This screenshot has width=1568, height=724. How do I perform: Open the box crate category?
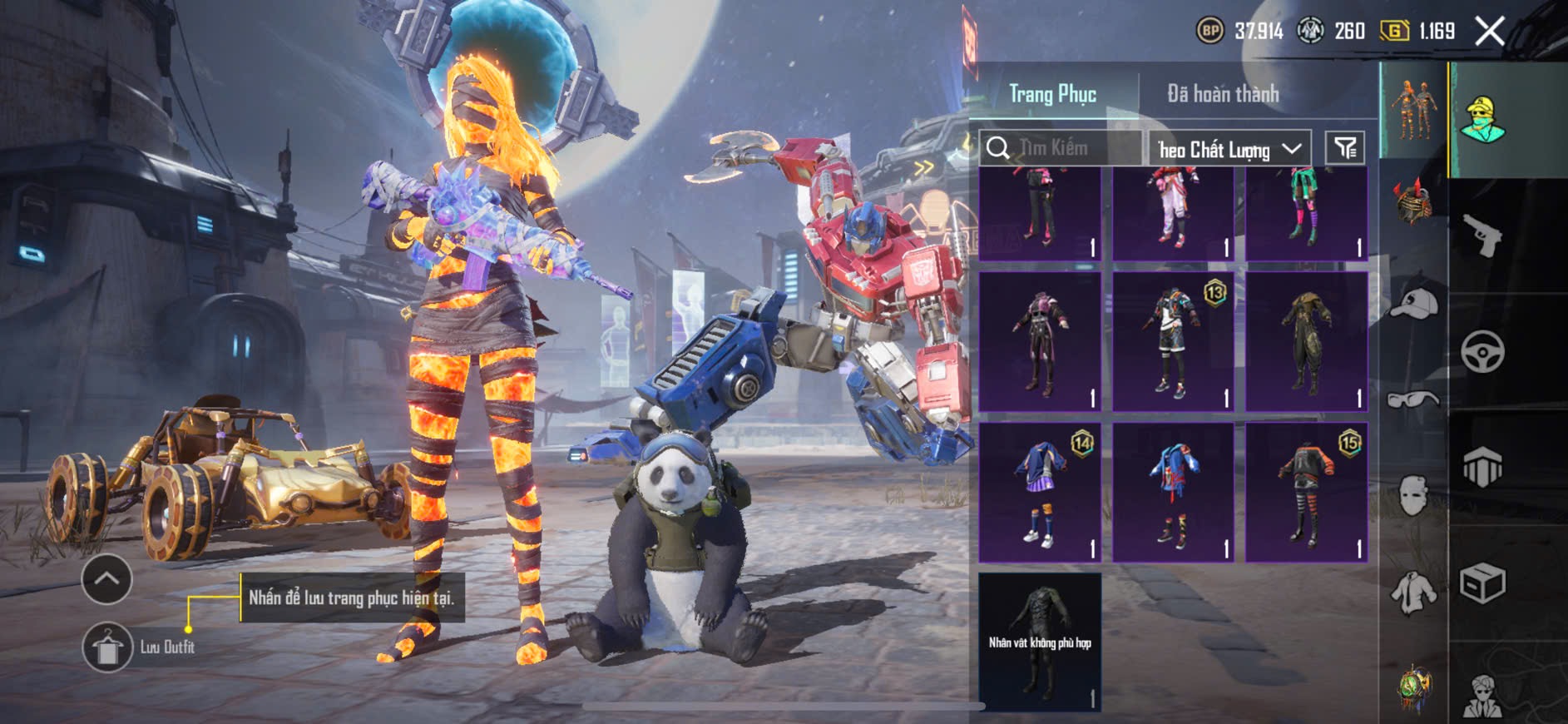(1482, 583)
